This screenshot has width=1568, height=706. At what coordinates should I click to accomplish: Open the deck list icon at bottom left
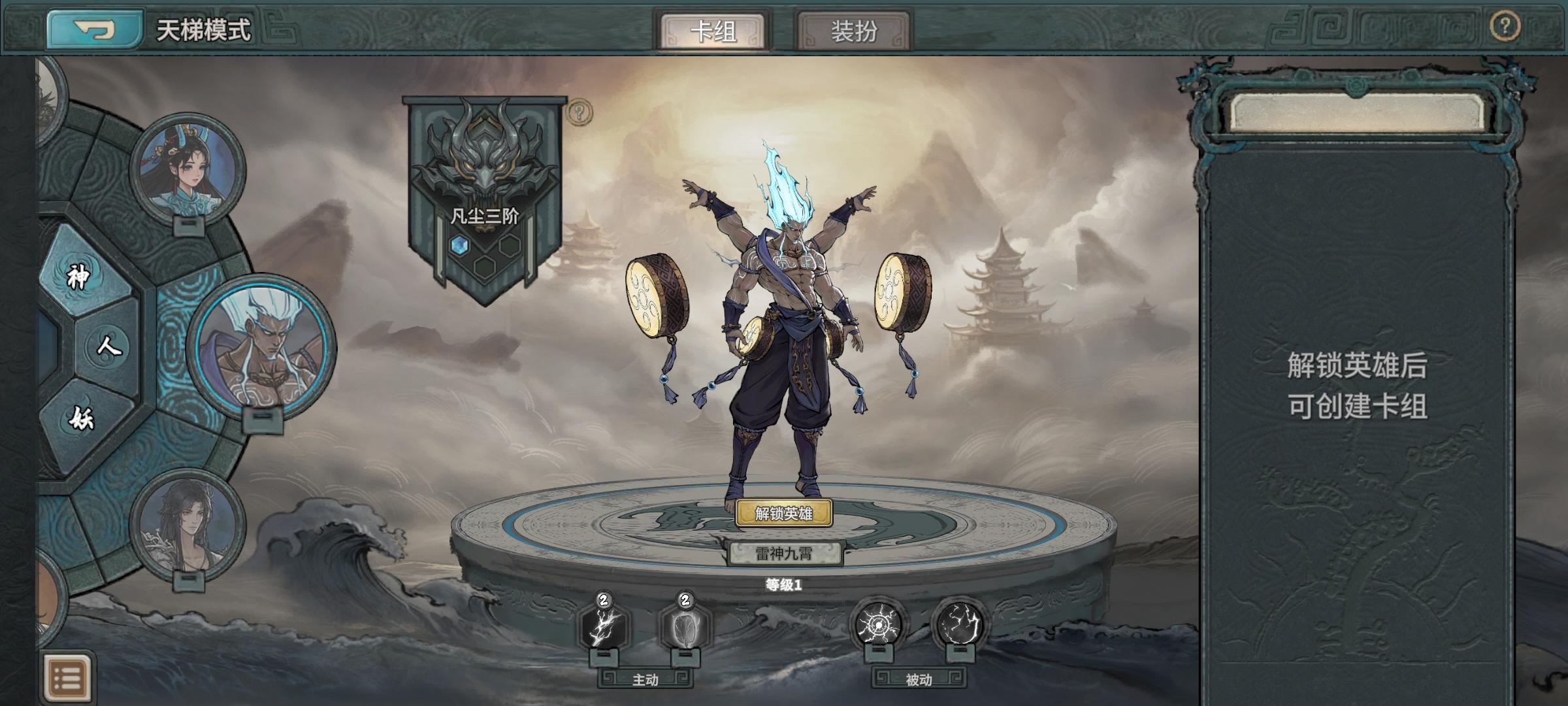point(69,677)
